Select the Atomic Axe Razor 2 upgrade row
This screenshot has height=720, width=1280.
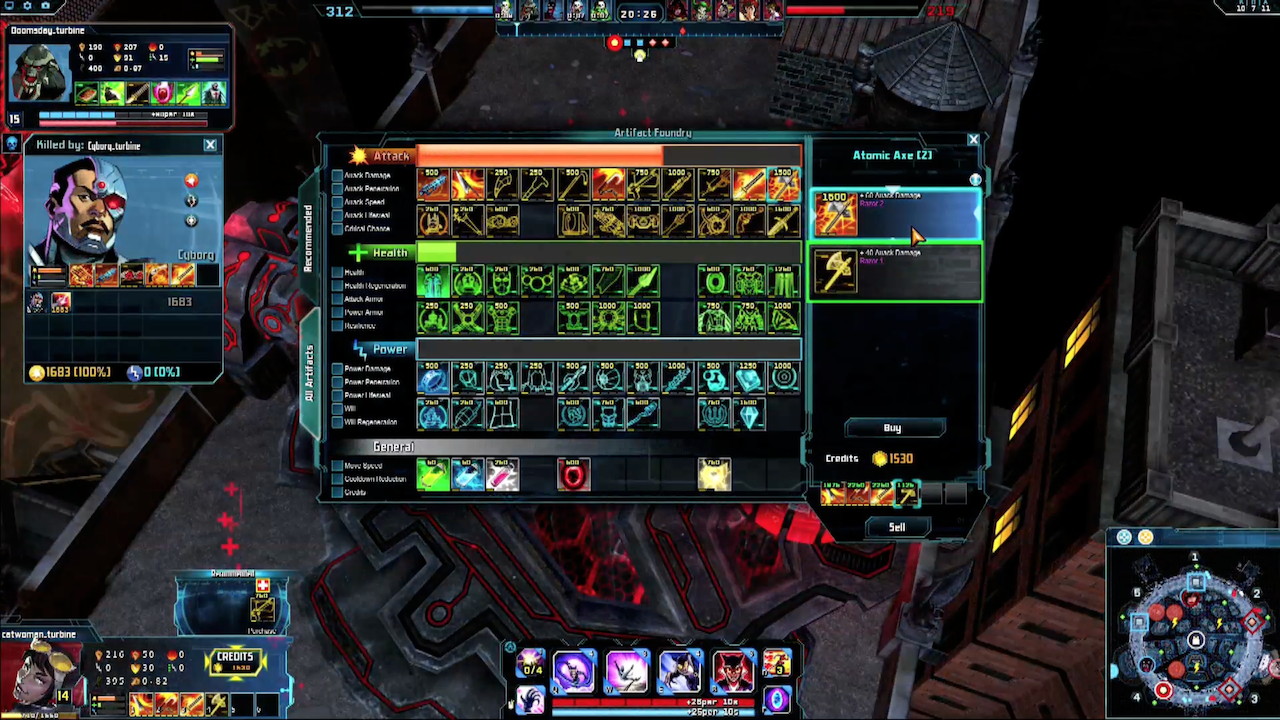pyautogui.click(x=895, y=214)
